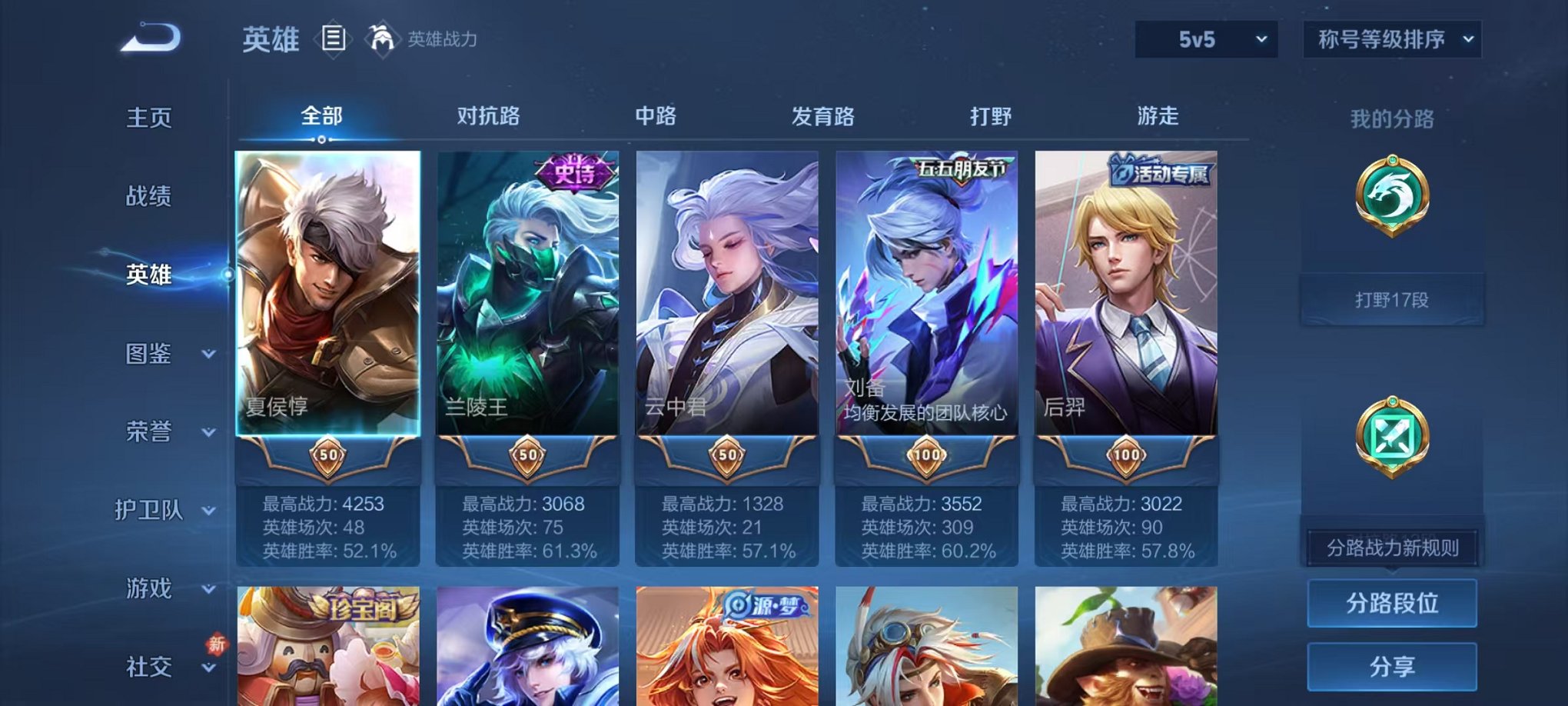Expand the 图鉴 sidebar section
1568x706 pixels.
point(150,355)
